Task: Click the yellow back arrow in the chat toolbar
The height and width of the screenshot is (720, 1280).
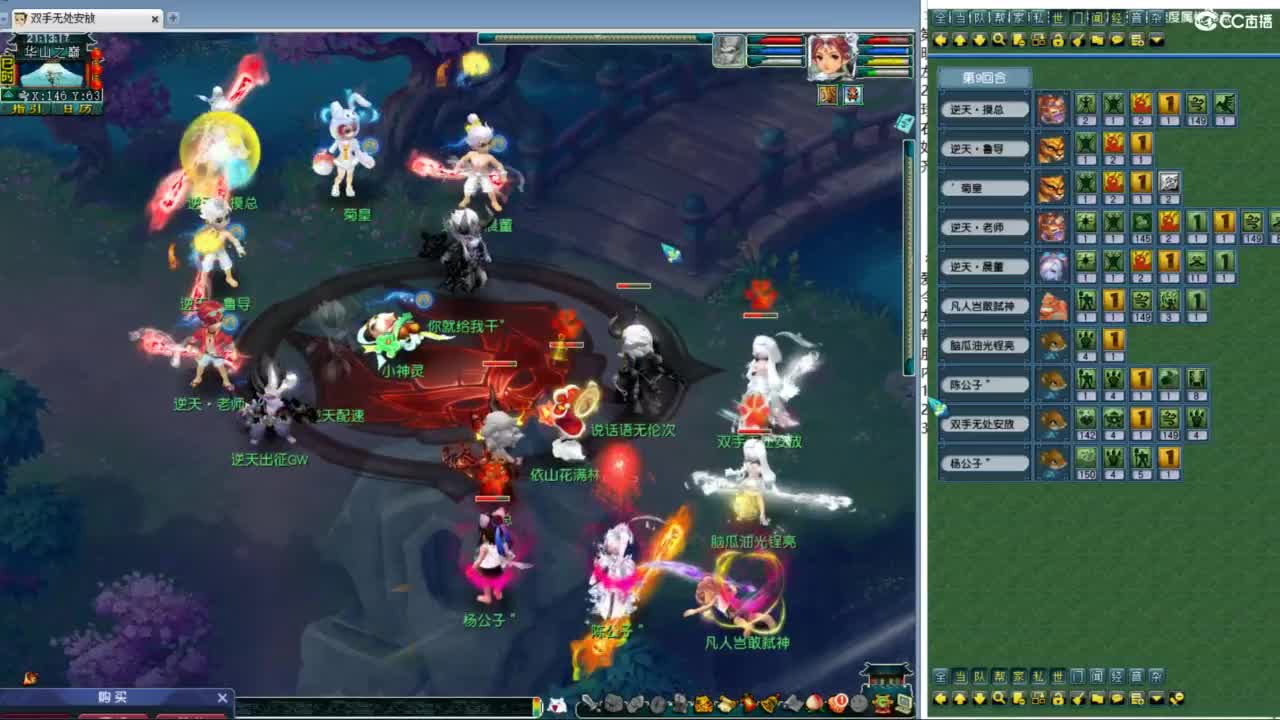Action: [x=940, y=40]
